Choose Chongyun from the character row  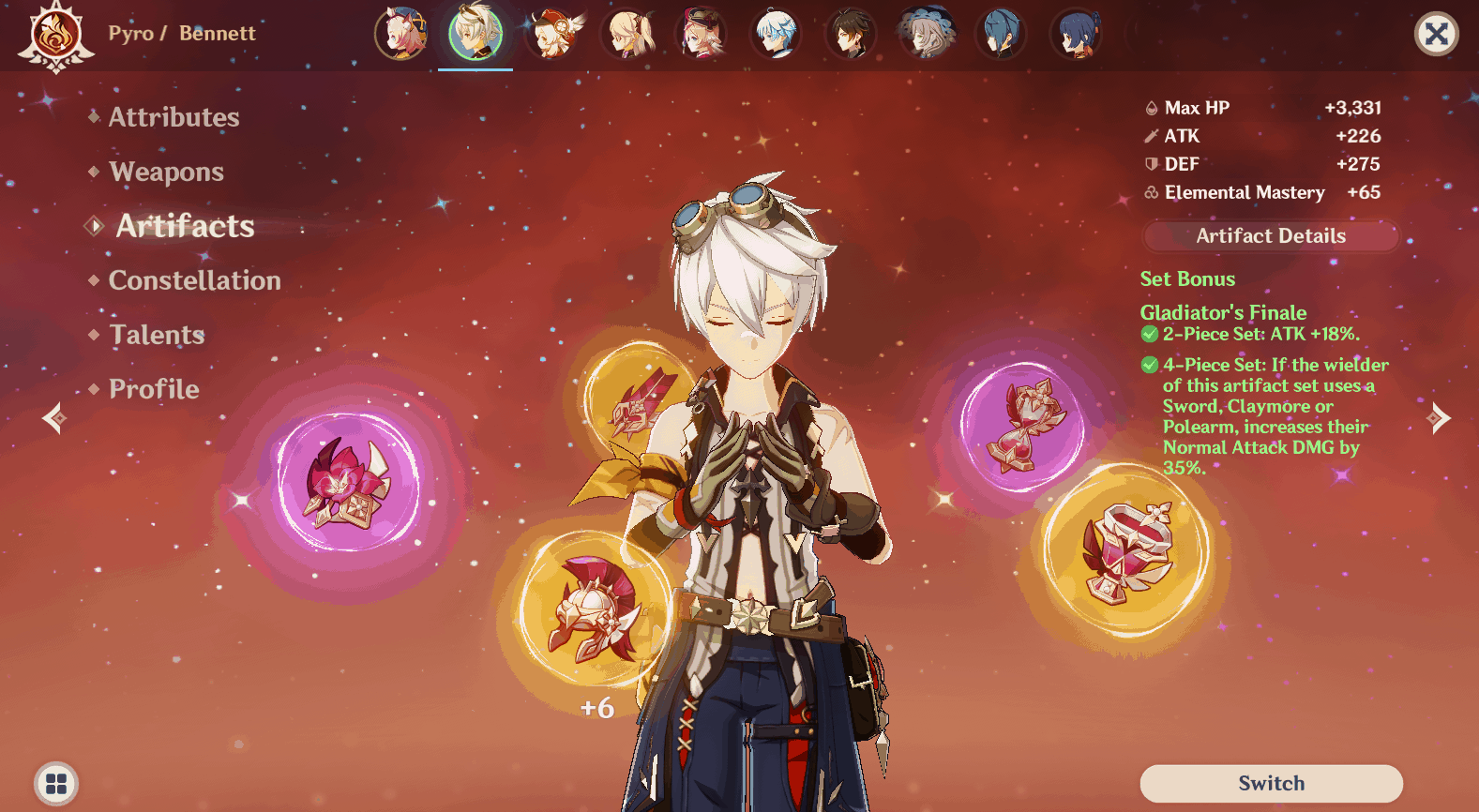click(x=777, y=34)
